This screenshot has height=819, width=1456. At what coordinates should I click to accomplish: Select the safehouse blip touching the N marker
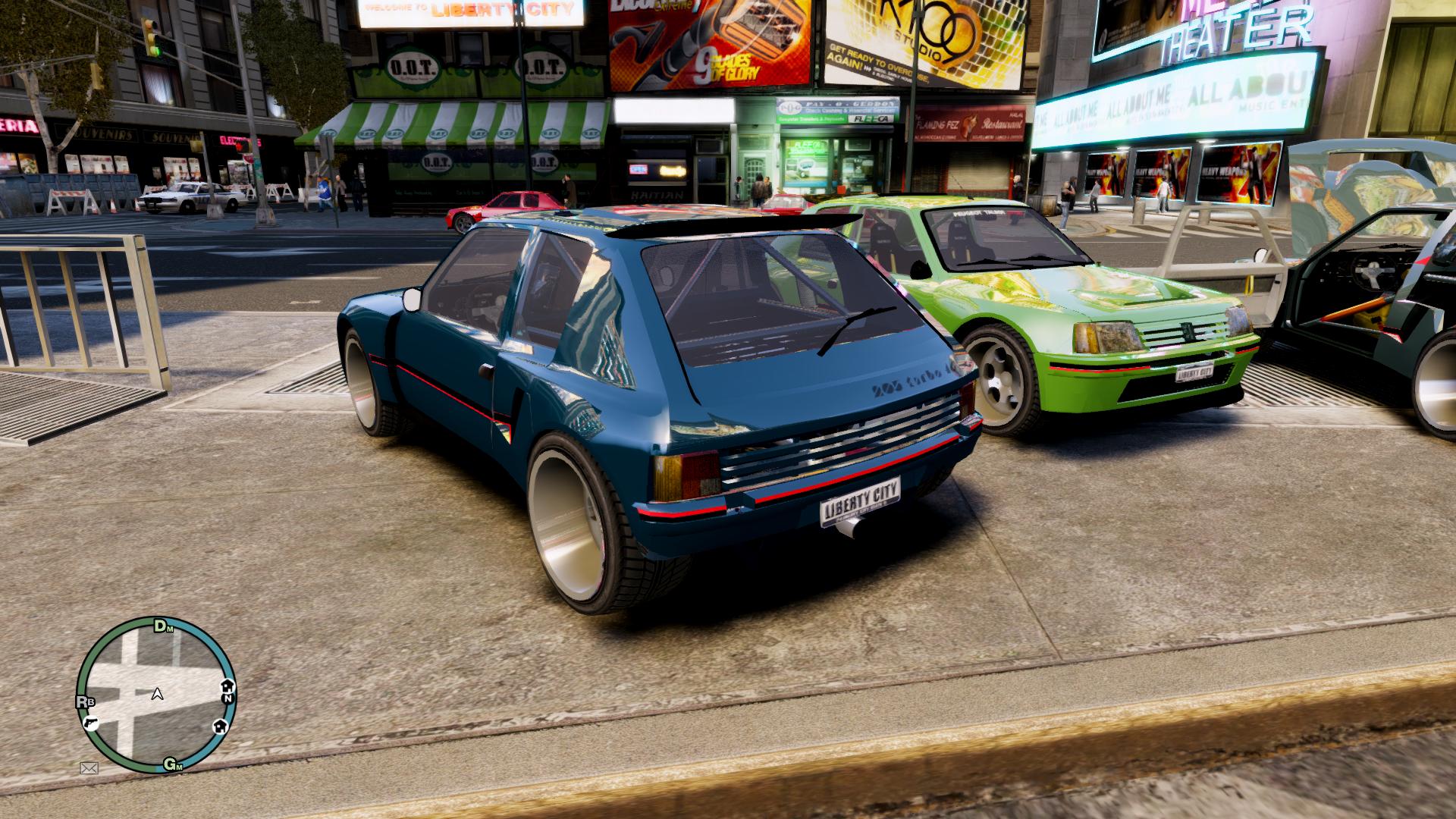pos(227,686)
